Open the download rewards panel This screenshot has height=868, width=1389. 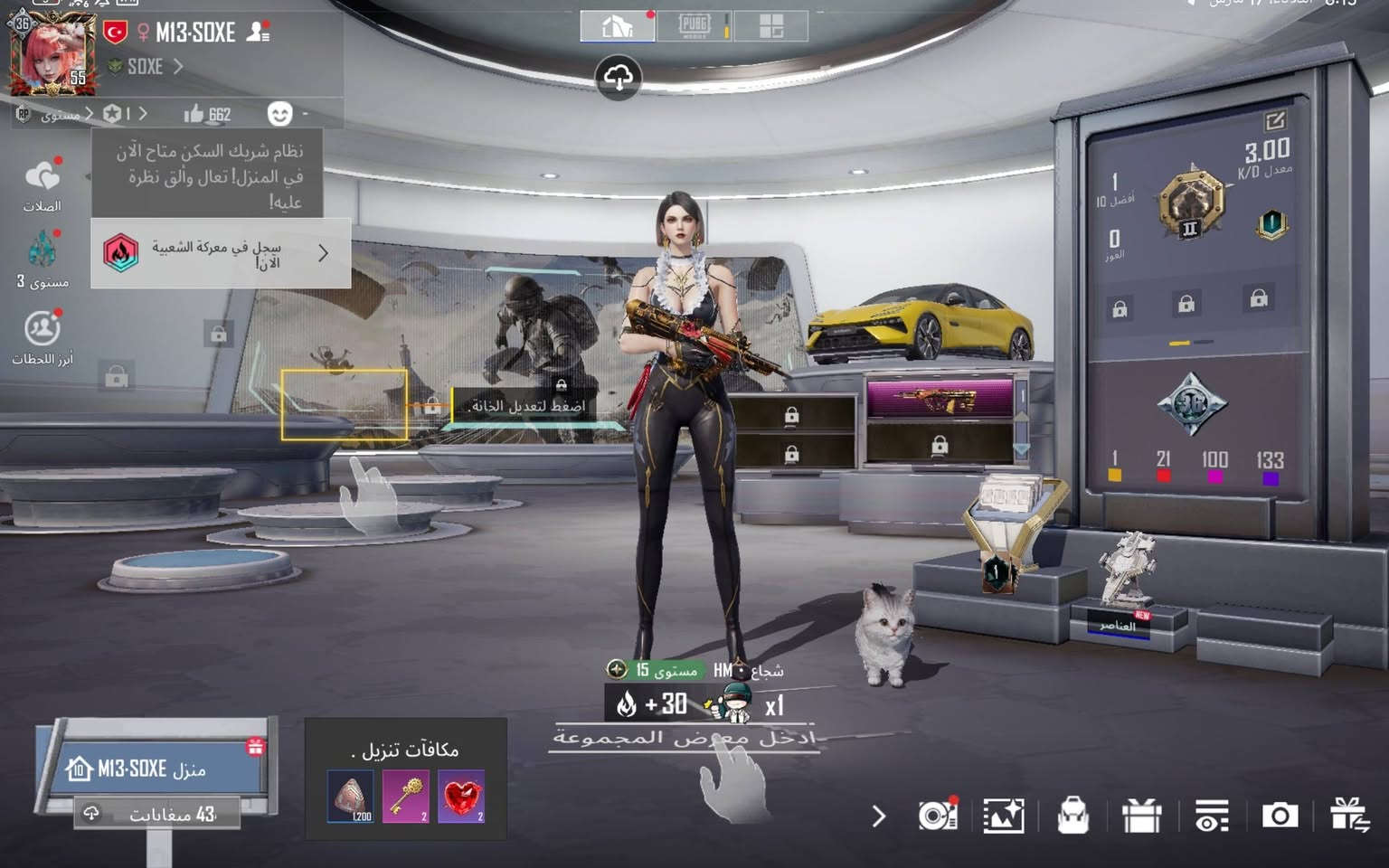[x=406, y=778]
